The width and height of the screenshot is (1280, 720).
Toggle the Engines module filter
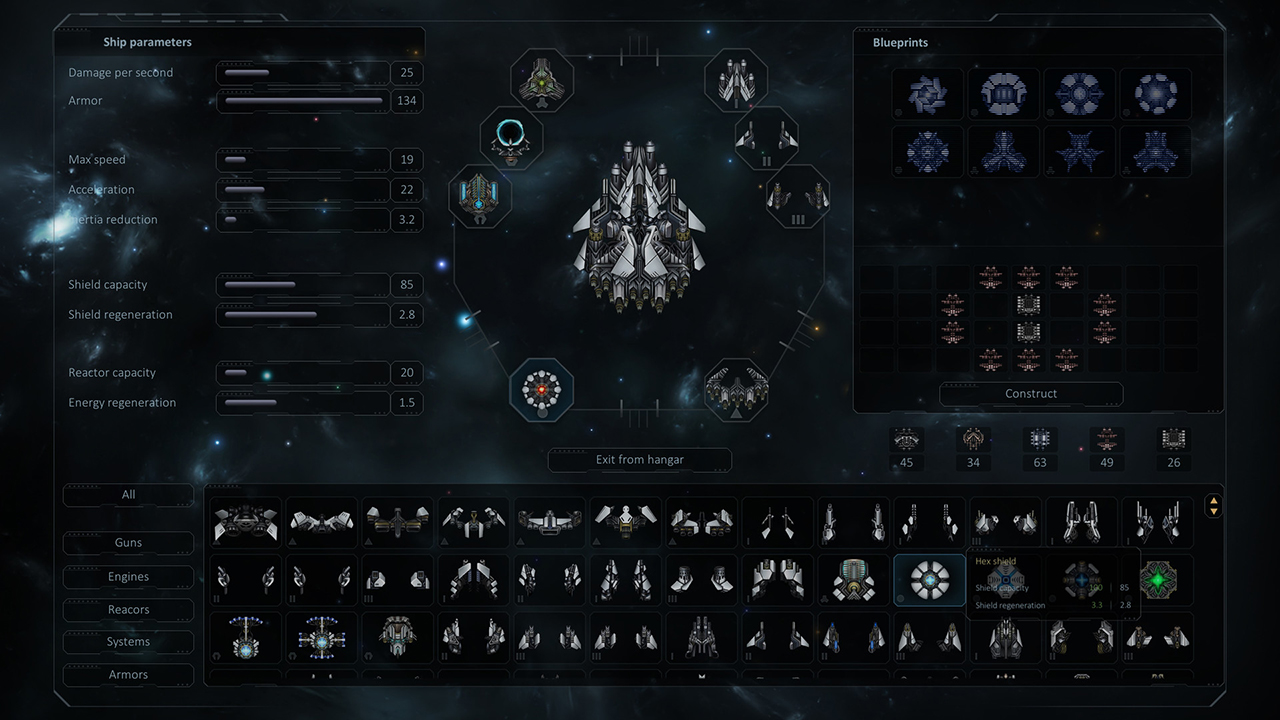(128, 576)
